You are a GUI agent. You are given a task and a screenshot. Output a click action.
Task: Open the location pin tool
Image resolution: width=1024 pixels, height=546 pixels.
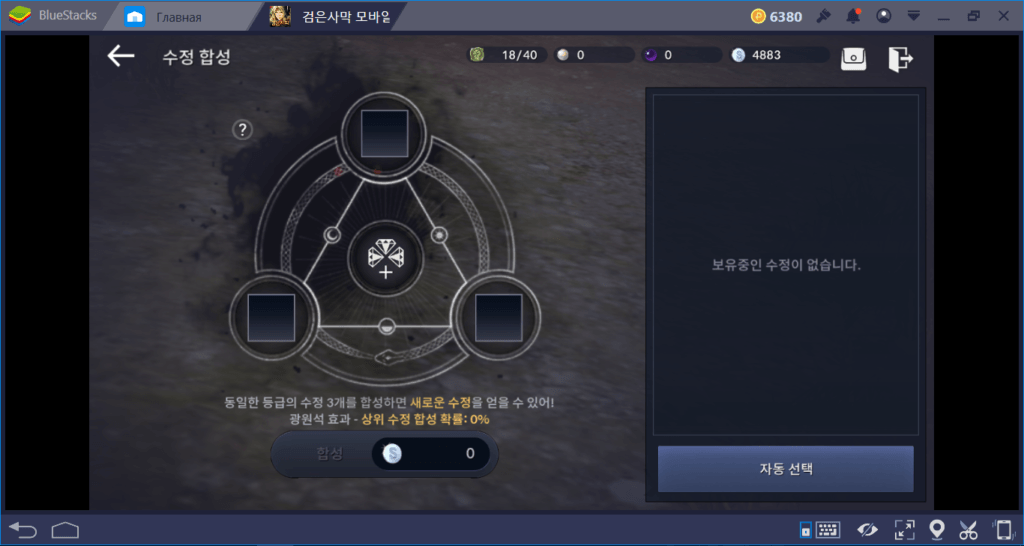click(937, 529)
